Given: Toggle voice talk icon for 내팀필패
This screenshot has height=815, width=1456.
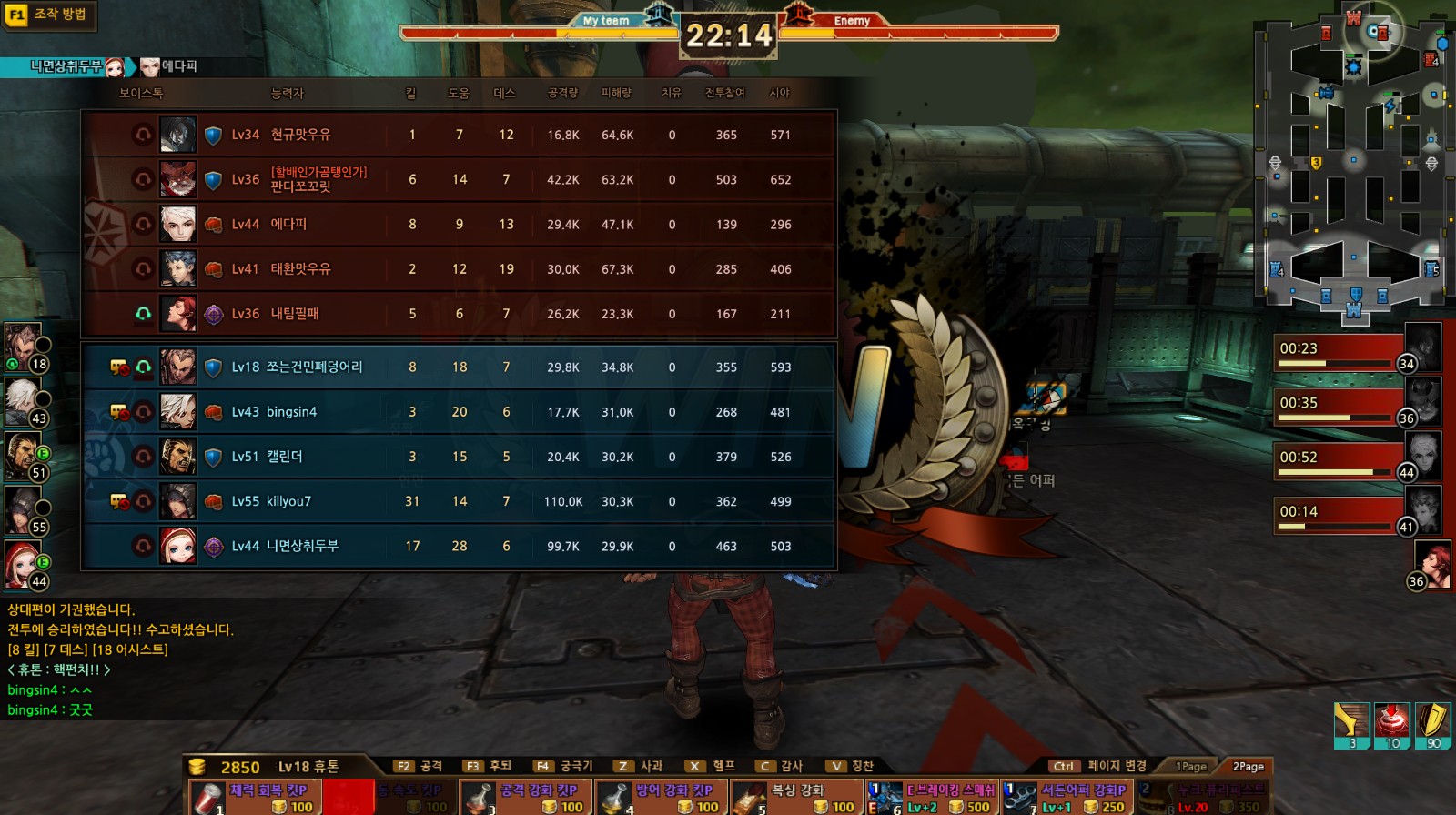Looking at the screenshot, I should click(x=143, y=314).
